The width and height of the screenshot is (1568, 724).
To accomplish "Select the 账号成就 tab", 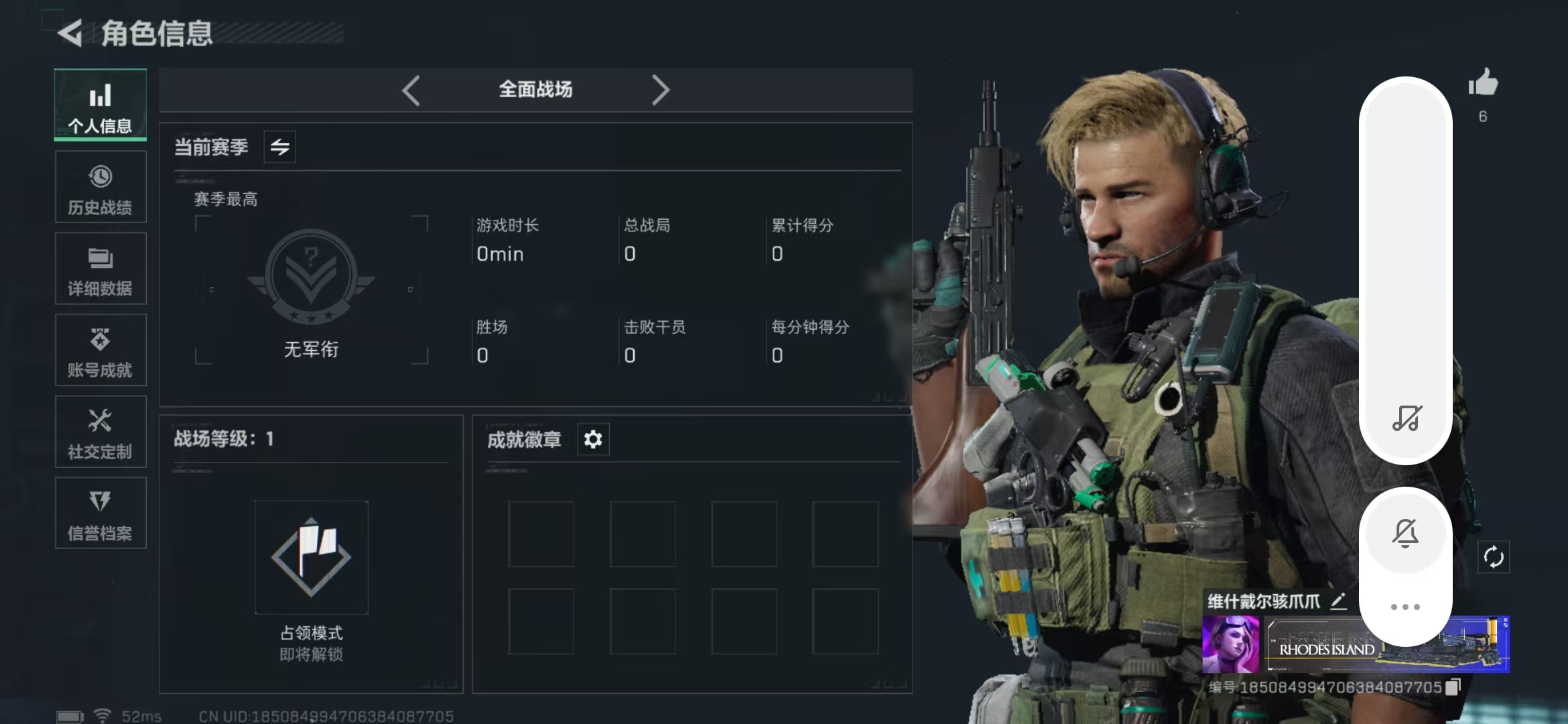I will [x=101, y=351].
